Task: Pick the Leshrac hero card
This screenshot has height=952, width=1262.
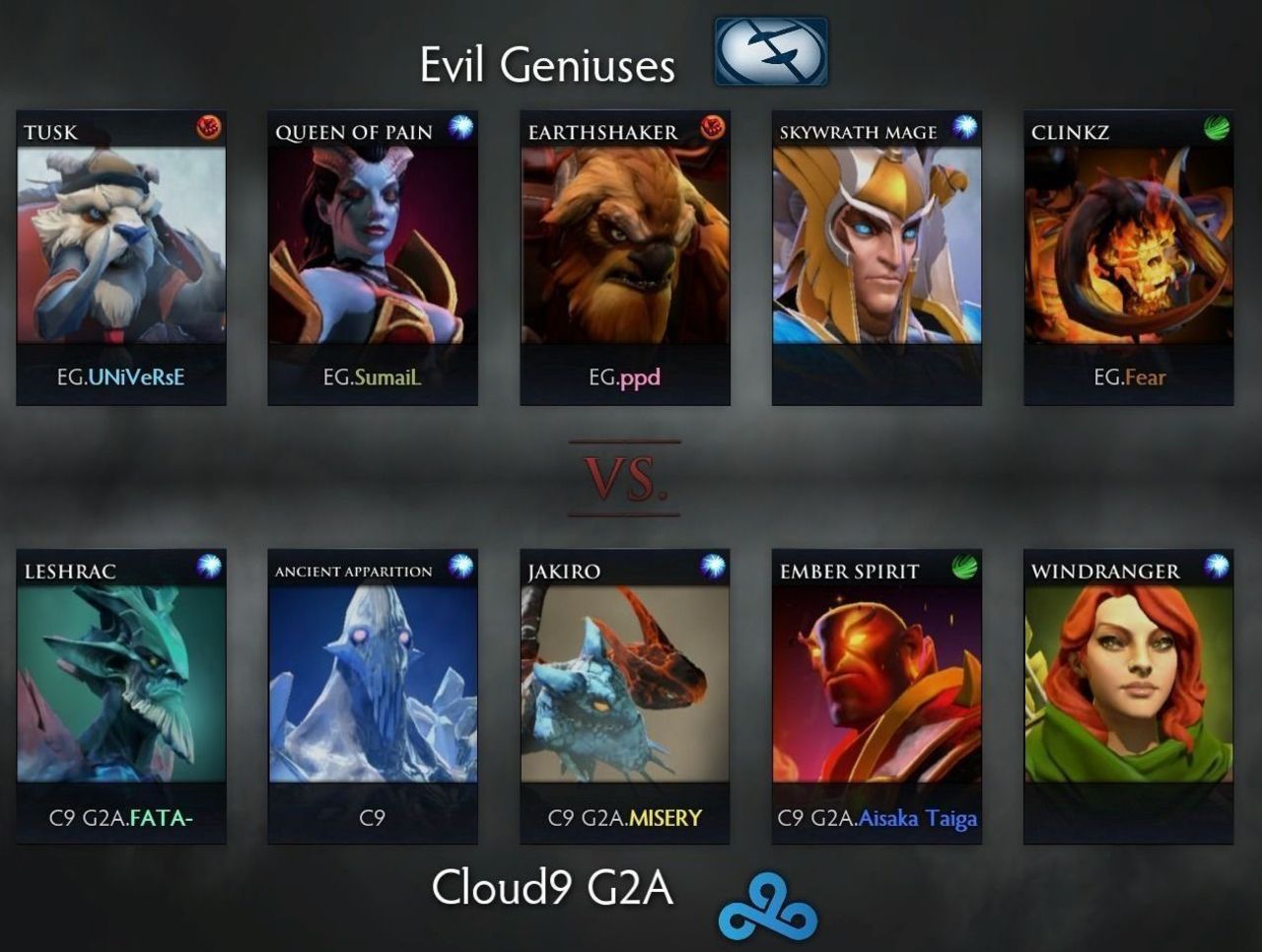Action: (x=121, y=684)
